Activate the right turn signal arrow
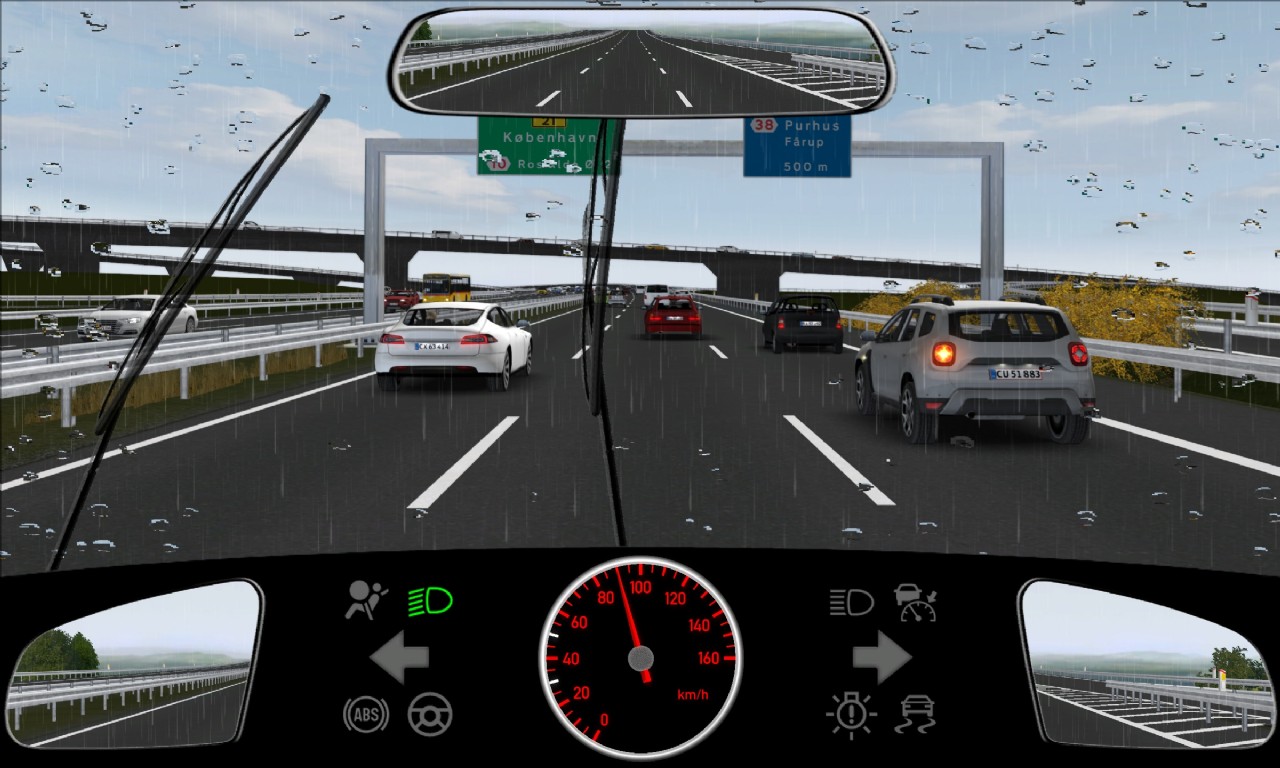 (881, 657)
